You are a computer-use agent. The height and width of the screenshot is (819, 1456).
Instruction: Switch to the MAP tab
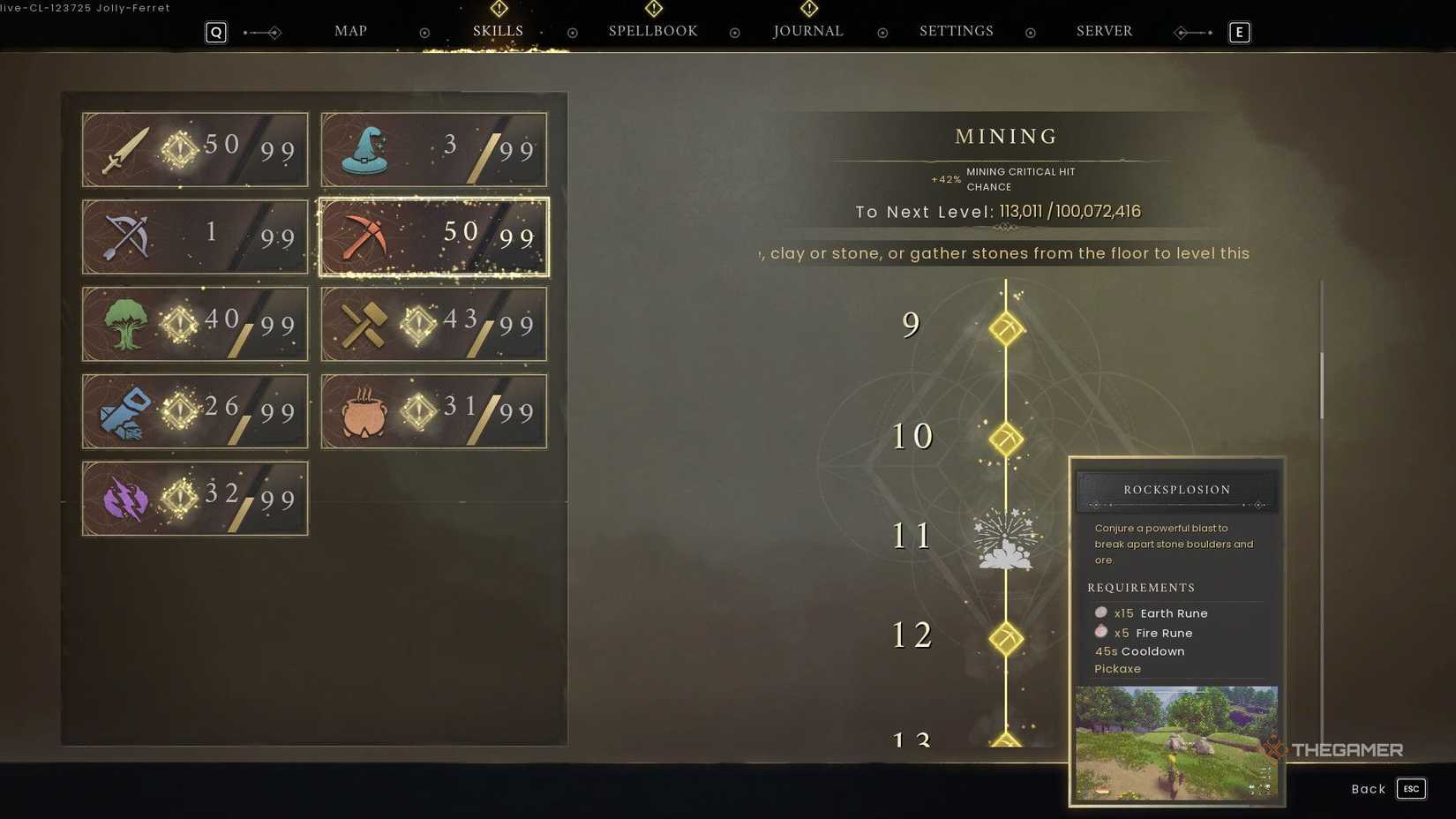pyautogui.click(x=349, y=31)
